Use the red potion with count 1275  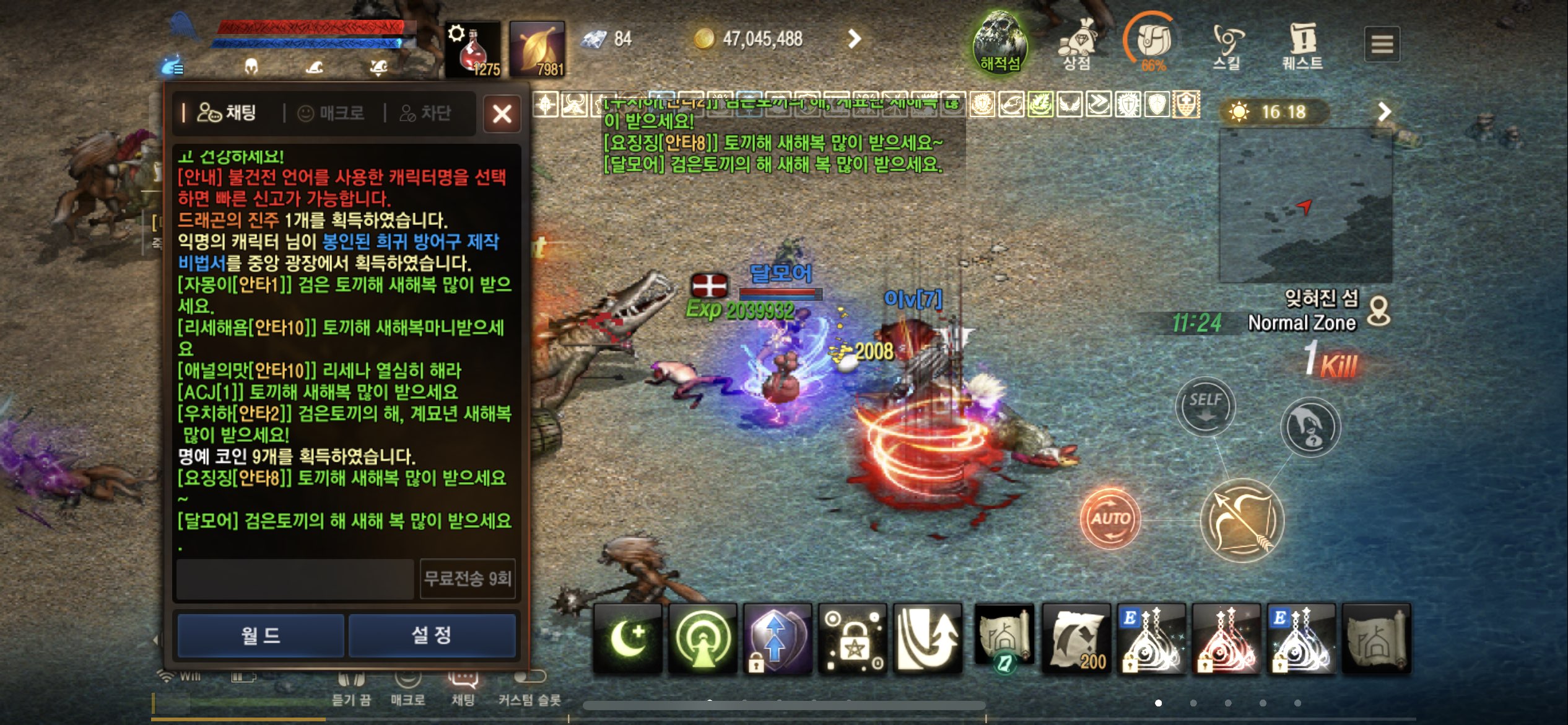(x=474, y=46)
